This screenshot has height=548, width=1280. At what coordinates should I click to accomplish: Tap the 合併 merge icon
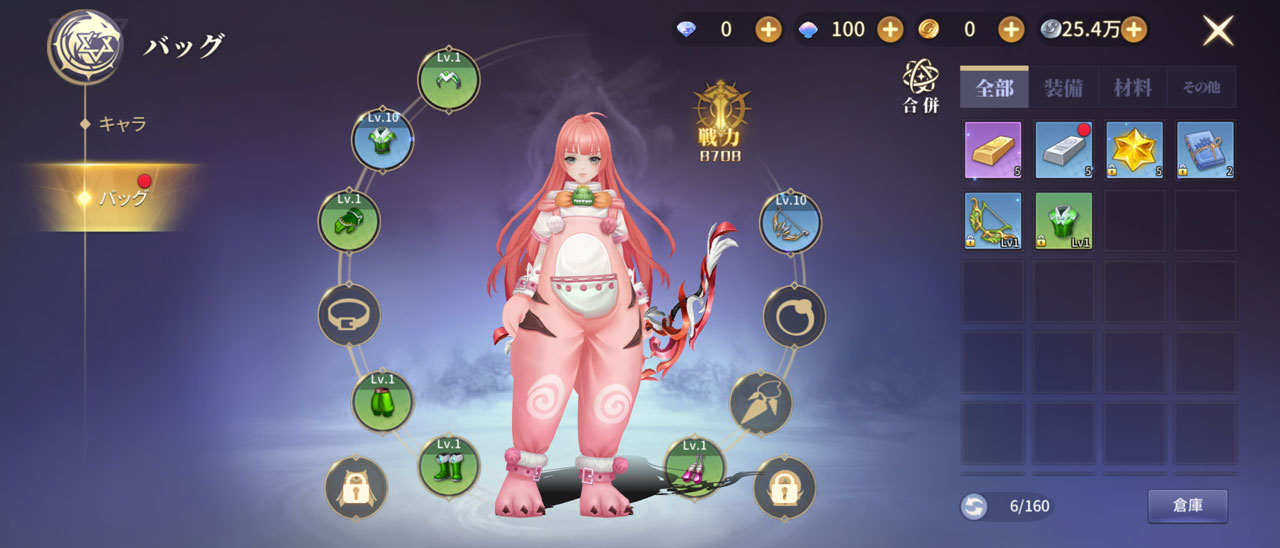[920, 86]
